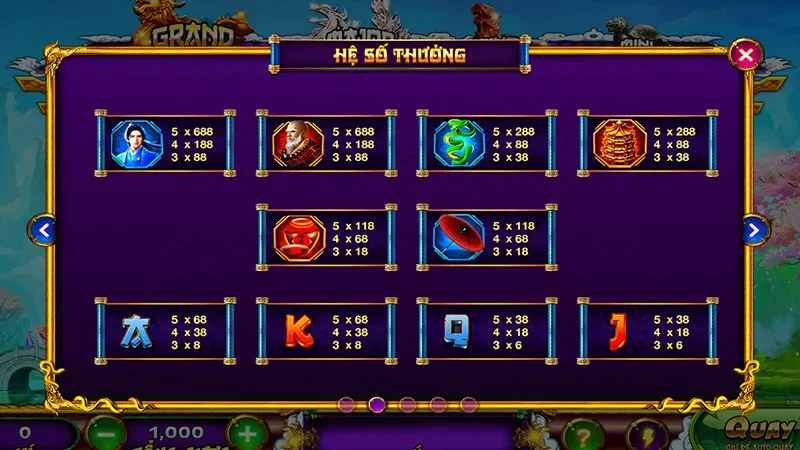Jump to the first paytable page dot
The height and width of the screenshot is (450, 800).
(347, 405)
